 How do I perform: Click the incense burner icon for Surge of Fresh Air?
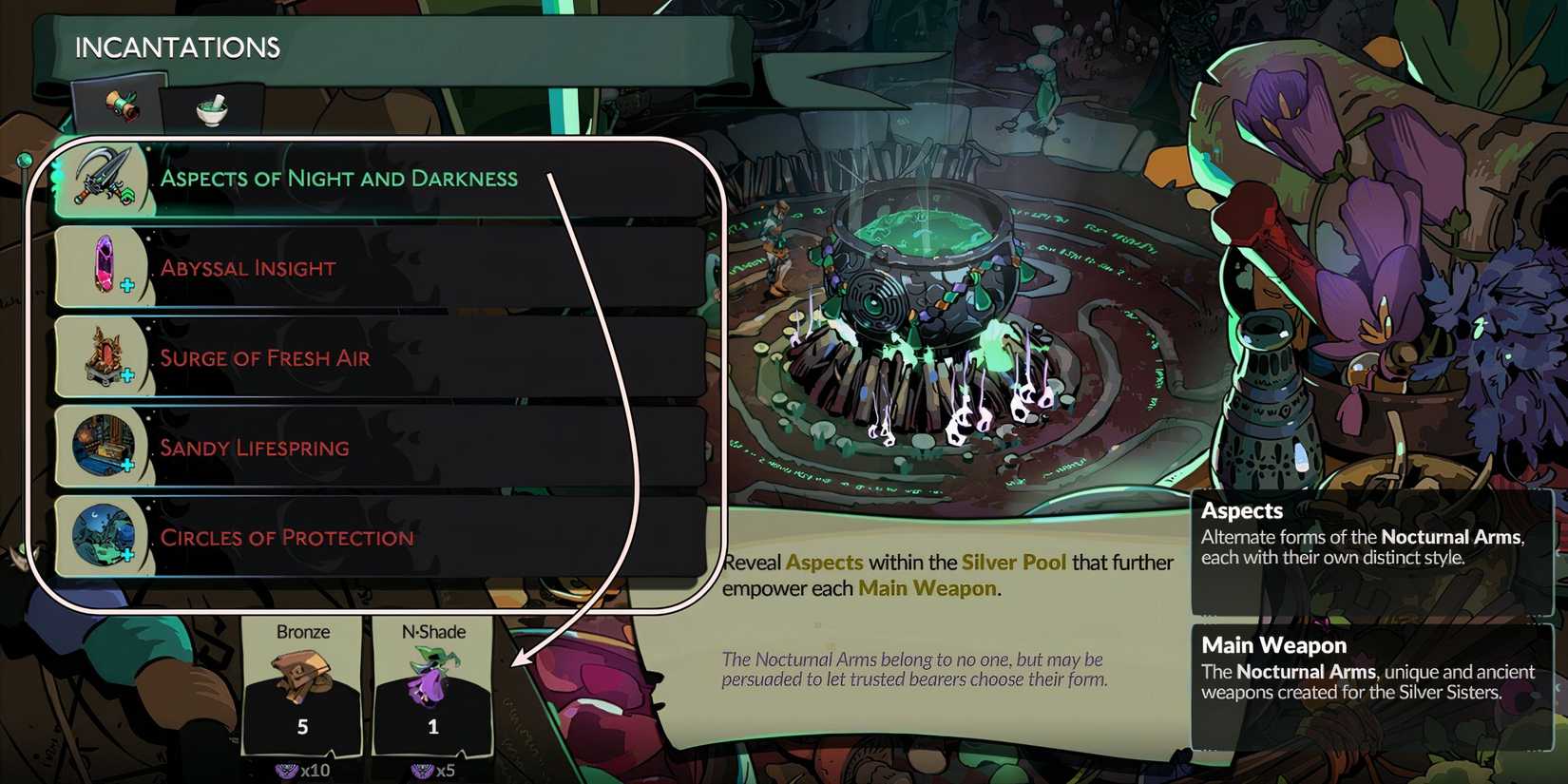(106, 356)
